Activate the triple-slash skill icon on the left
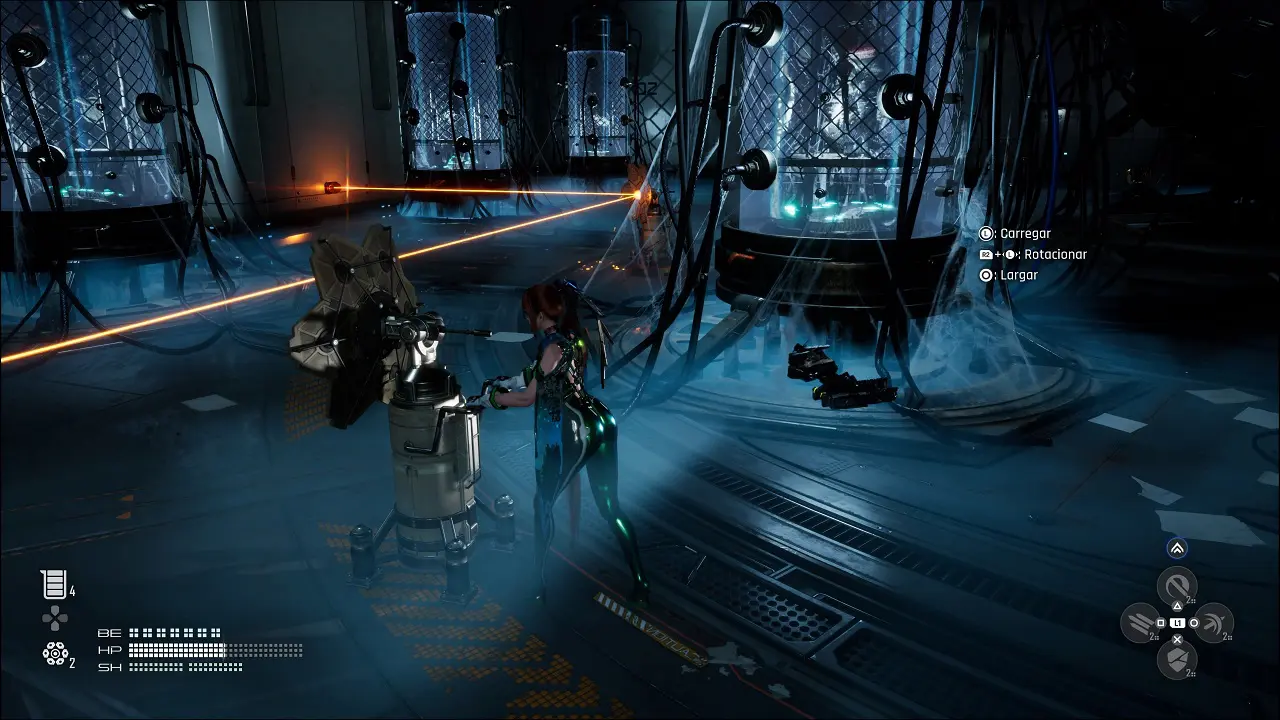Viewport: 1280px width, 720px height. click(1139, 623)
